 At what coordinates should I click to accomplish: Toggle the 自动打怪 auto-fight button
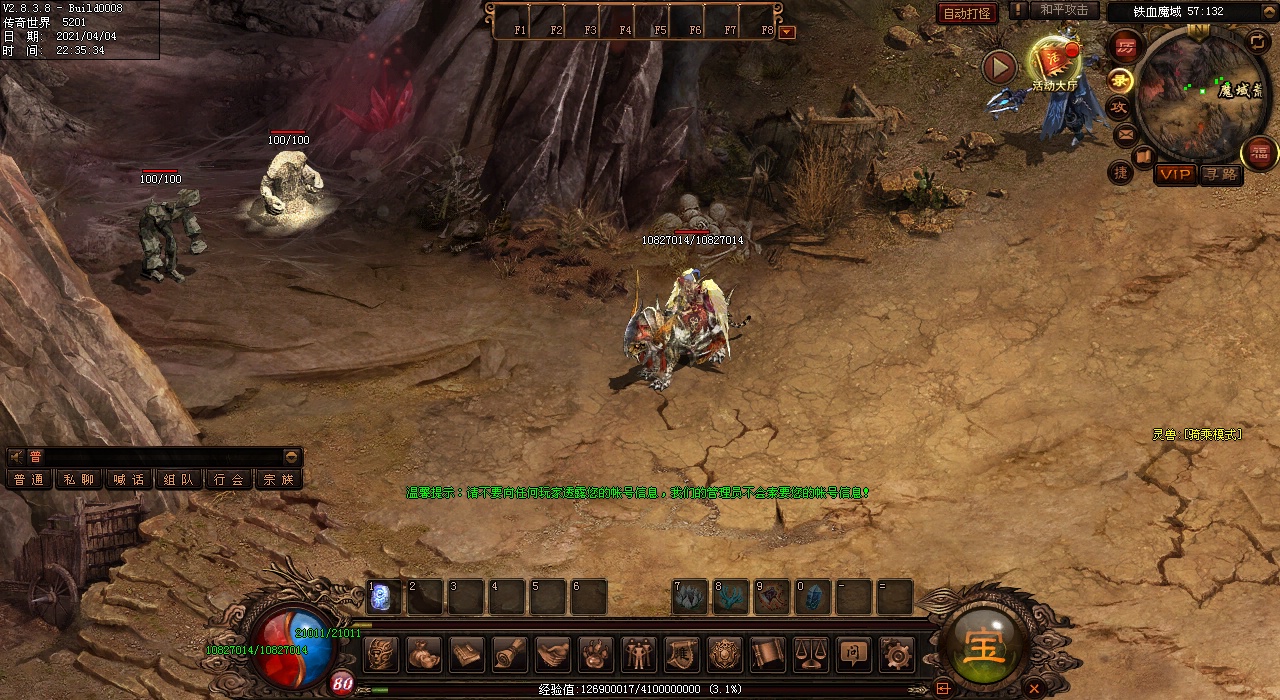coord(967,13)
